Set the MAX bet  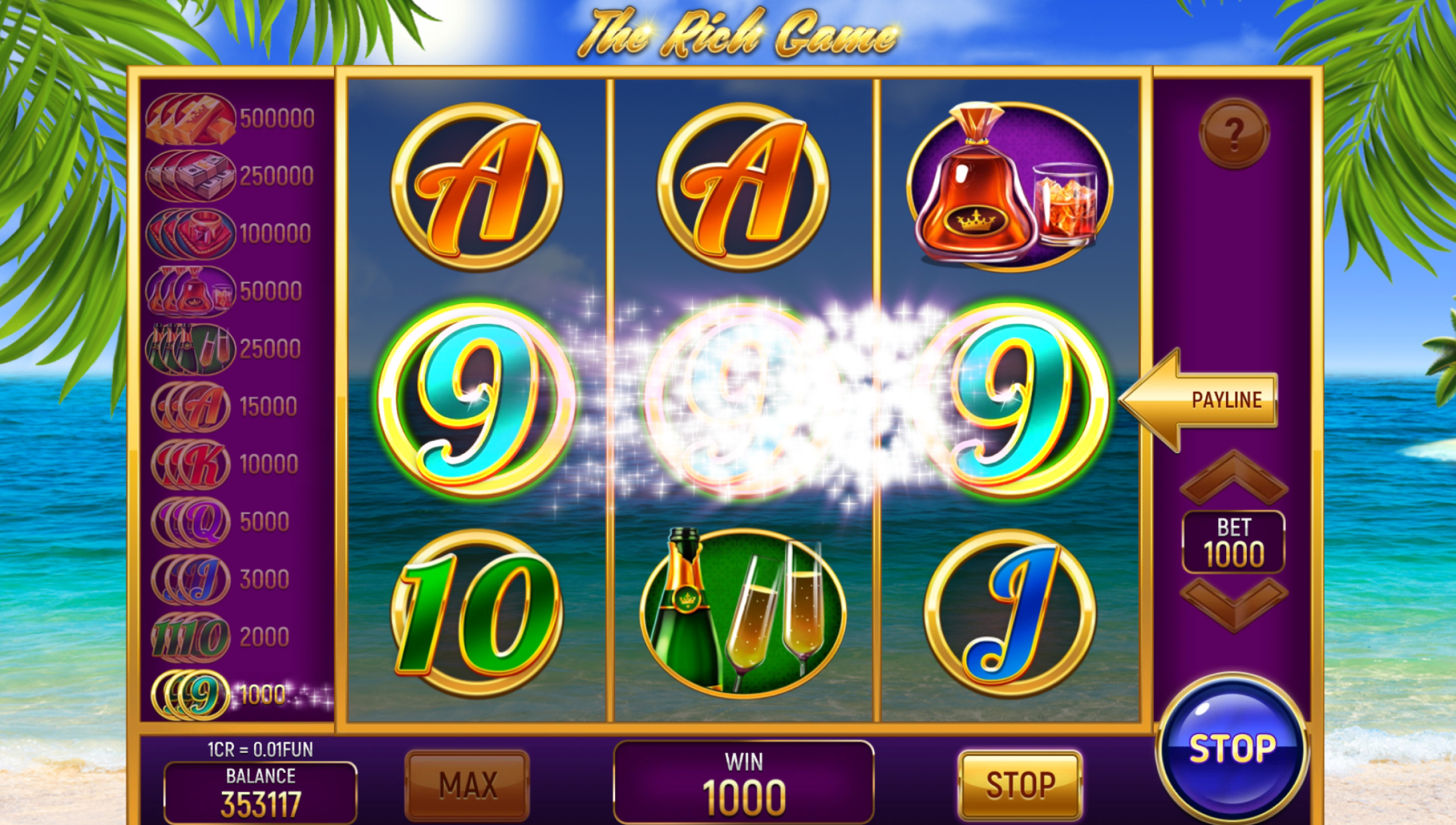coord(467,785)
